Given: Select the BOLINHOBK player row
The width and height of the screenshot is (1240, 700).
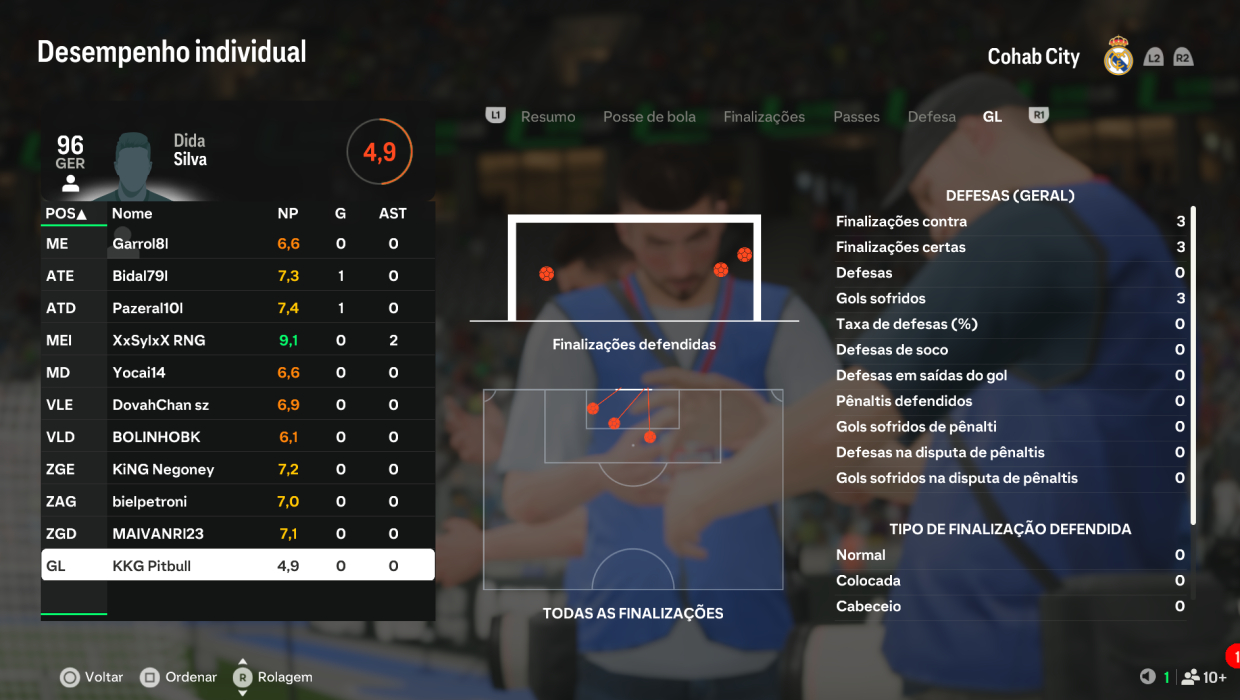Looking at the screenshot, I should [238, 437].
